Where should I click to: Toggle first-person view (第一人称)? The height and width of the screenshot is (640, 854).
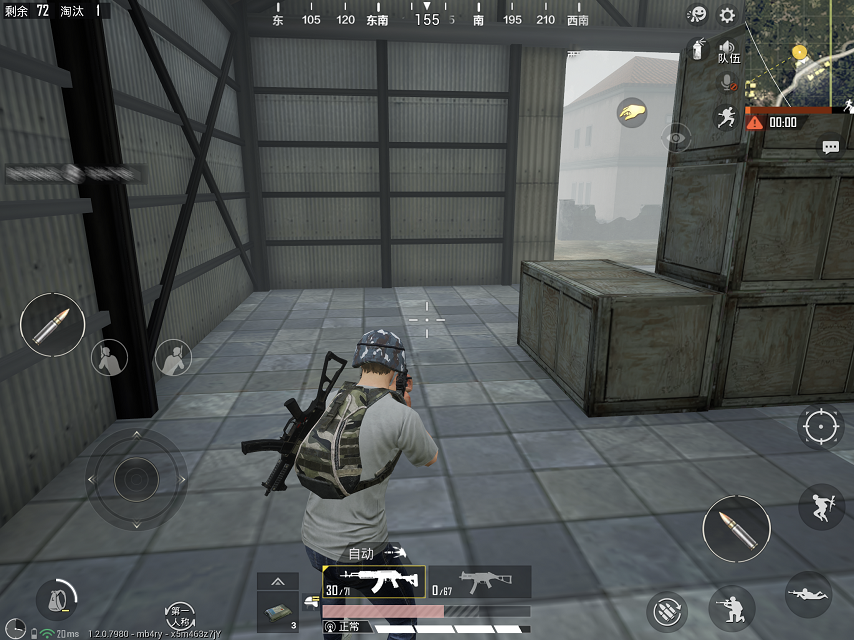coord(180,613)
